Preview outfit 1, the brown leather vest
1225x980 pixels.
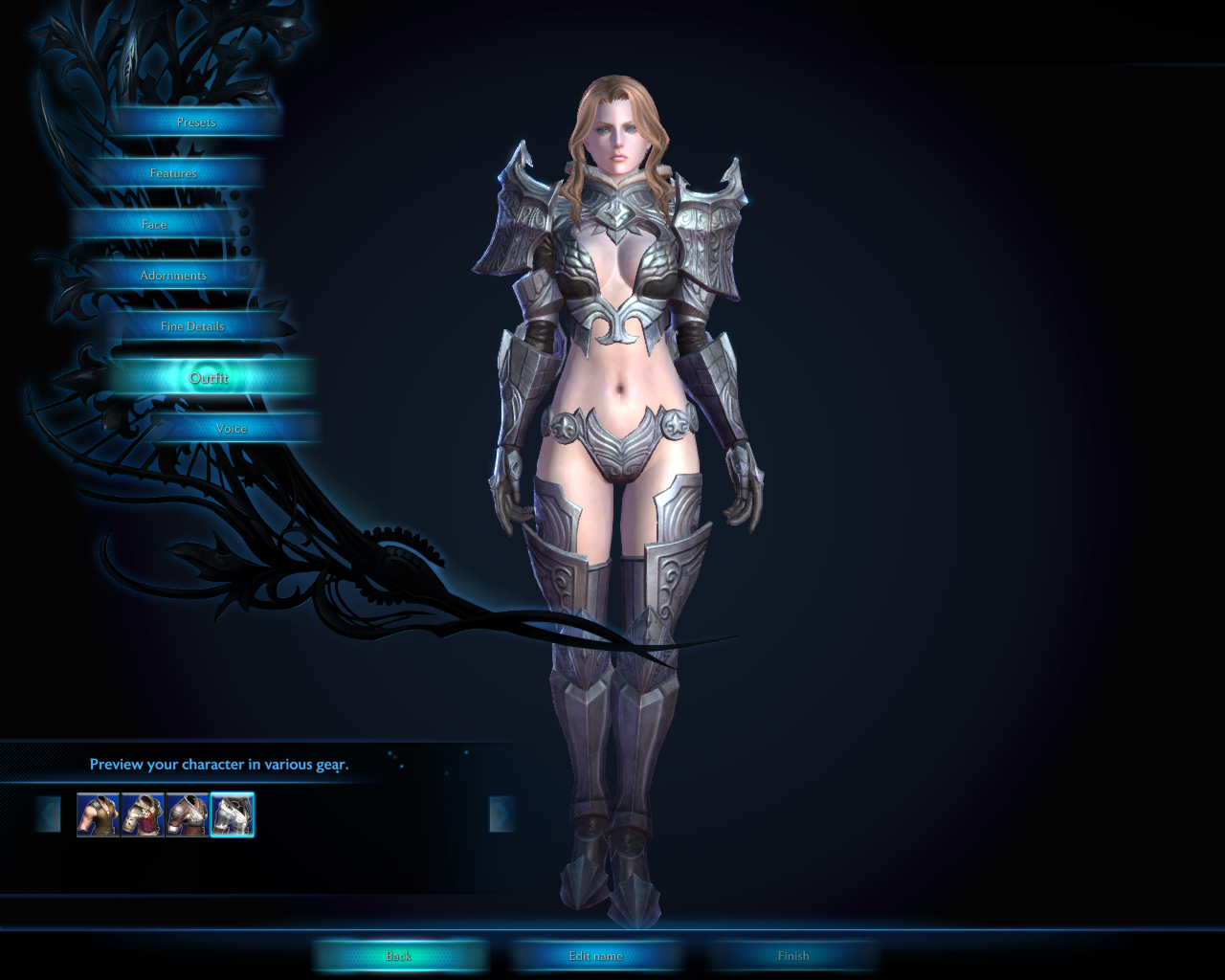point(98,815)
